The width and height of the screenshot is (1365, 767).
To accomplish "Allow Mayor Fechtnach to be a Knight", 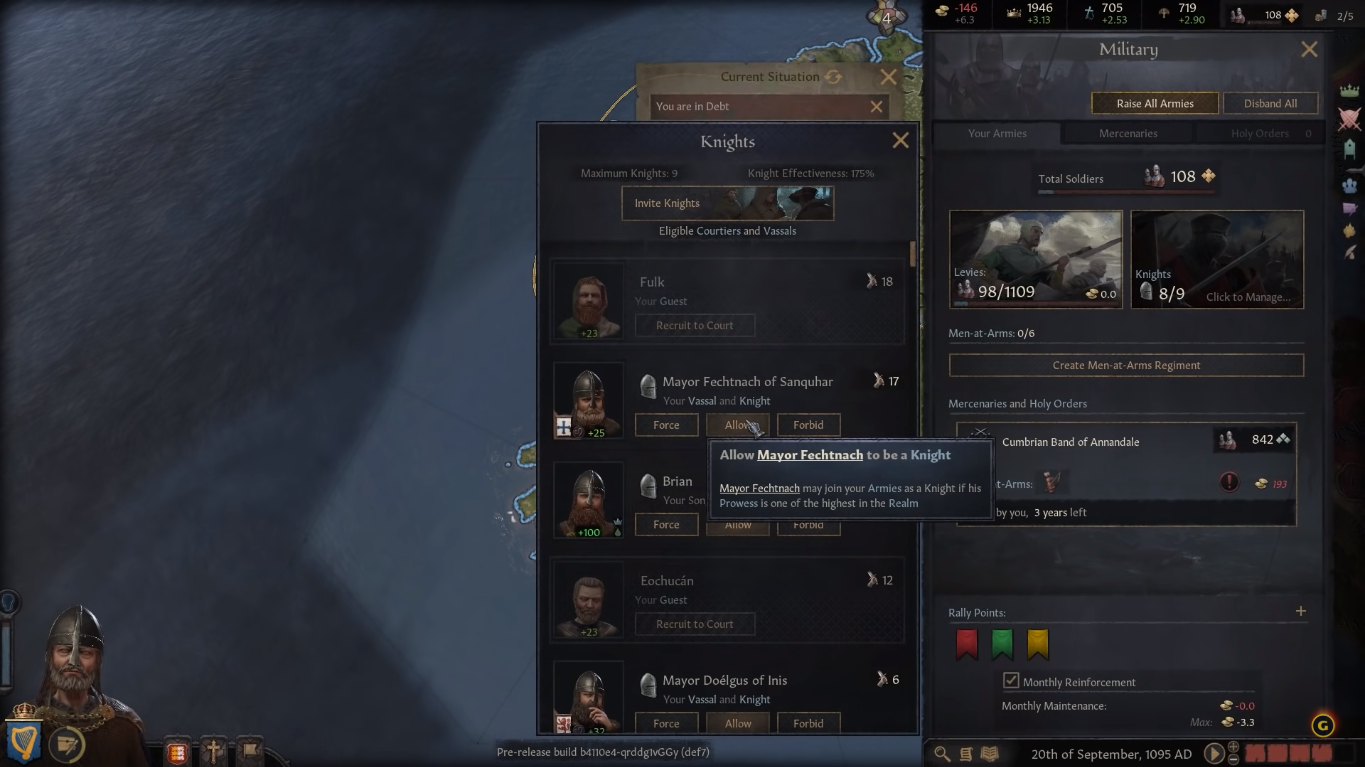I will (x=737, y=424).
